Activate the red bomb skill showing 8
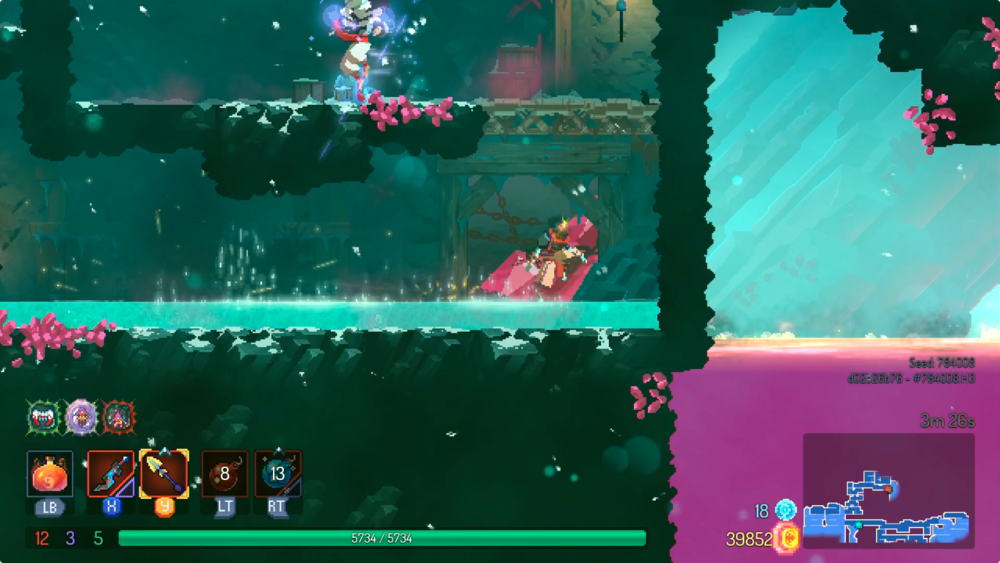 [x=224, y=473]
